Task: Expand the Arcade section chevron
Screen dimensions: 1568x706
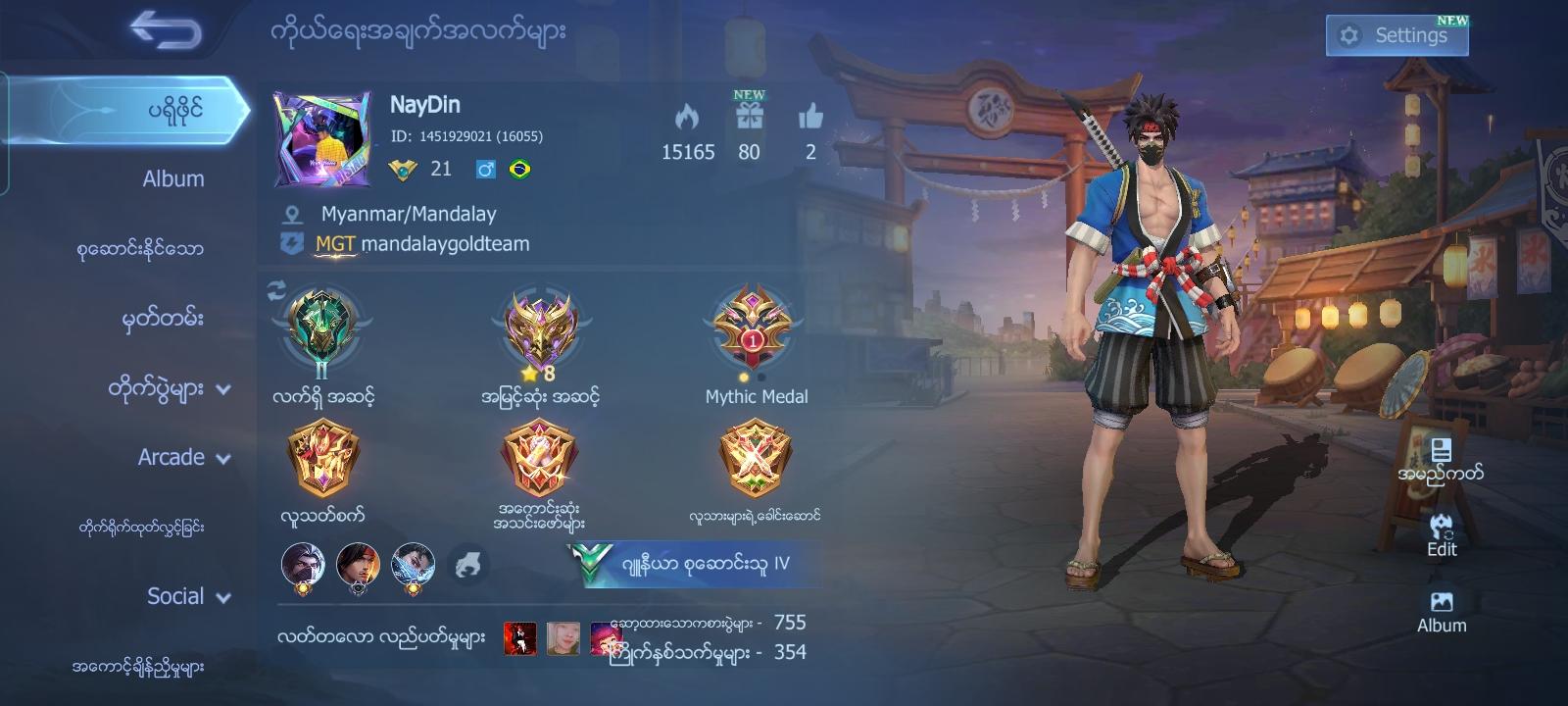Action: coord(223,459)
